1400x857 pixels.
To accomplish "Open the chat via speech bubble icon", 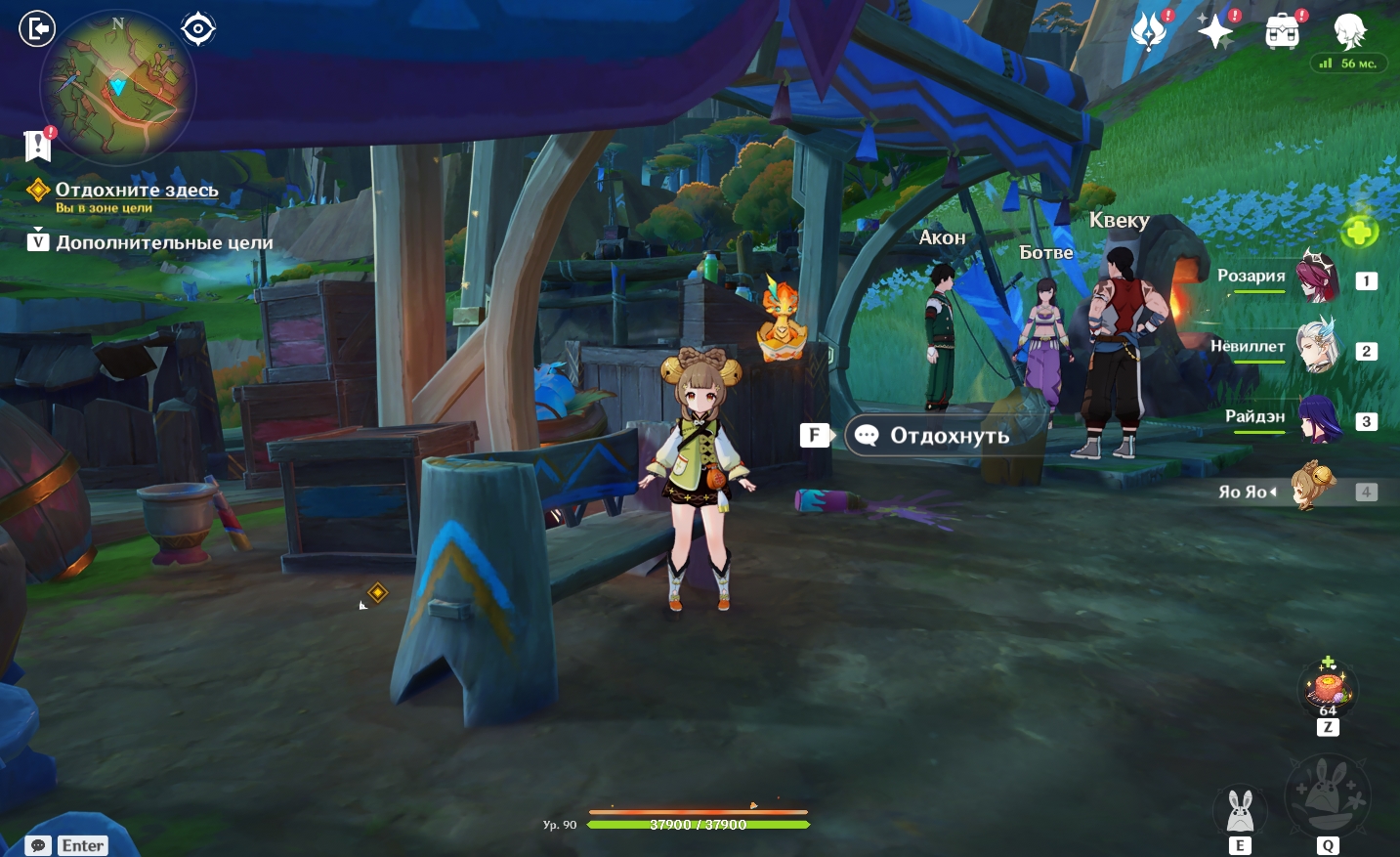I will [x=38, y=845].
